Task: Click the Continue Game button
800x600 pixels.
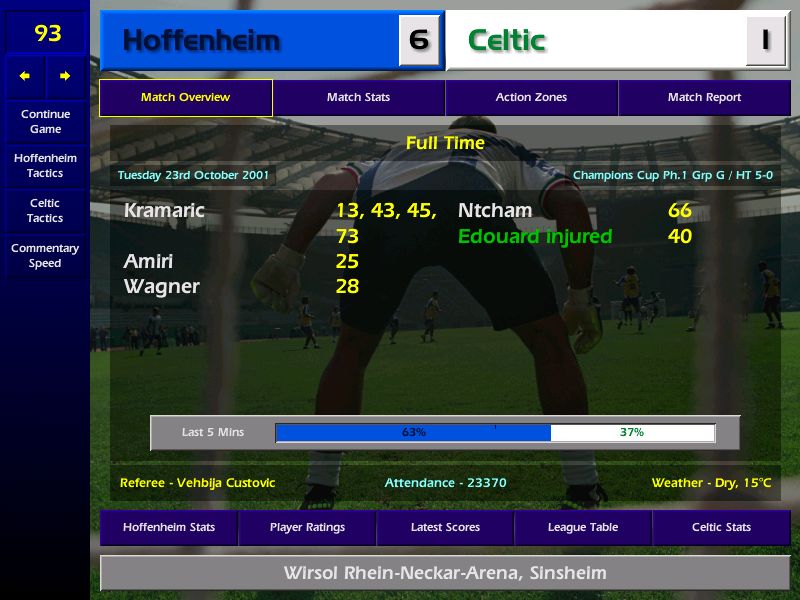Action: (x=45, y=122)
